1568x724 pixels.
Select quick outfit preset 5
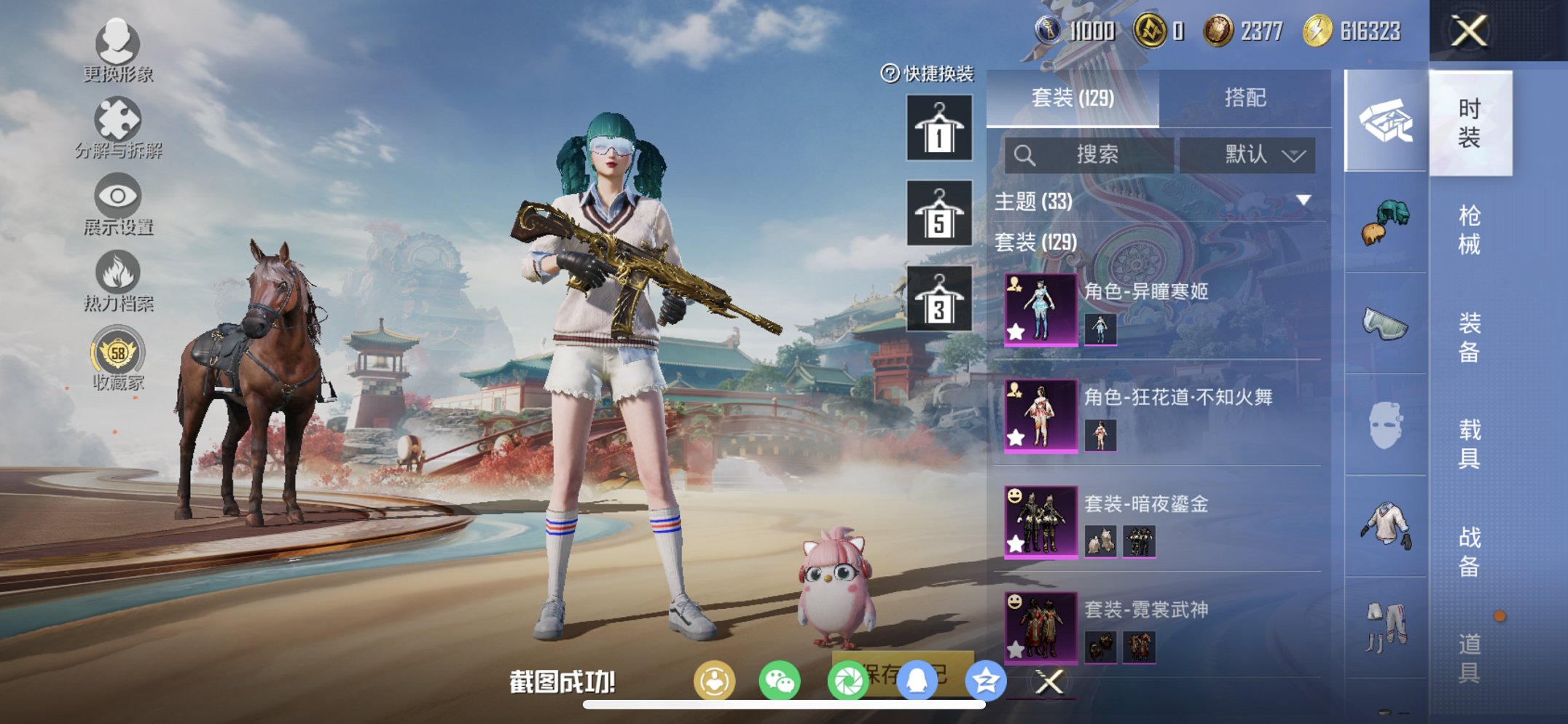938,213
